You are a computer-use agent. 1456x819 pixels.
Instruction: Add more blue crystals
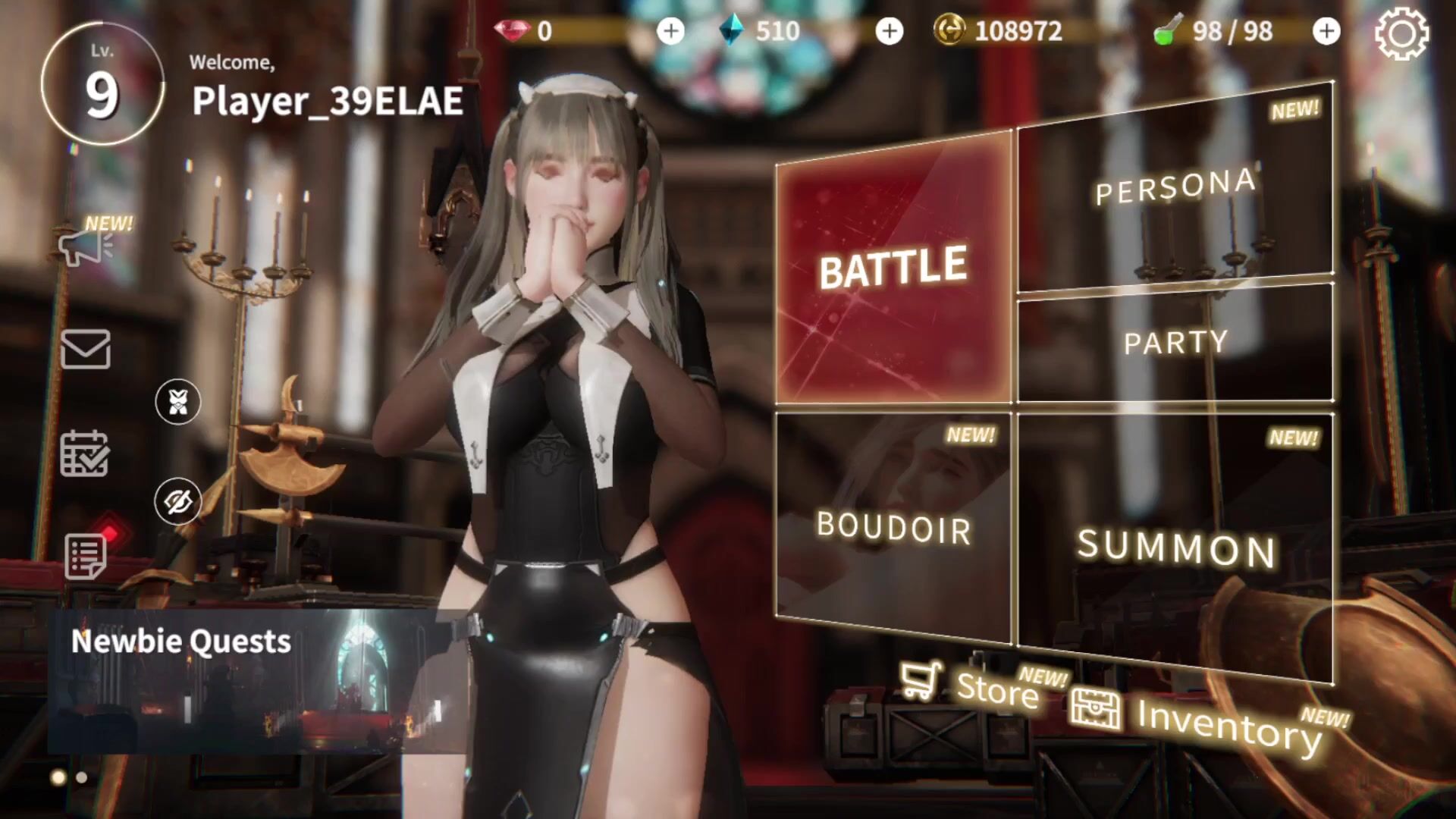(x=890, y=31)
